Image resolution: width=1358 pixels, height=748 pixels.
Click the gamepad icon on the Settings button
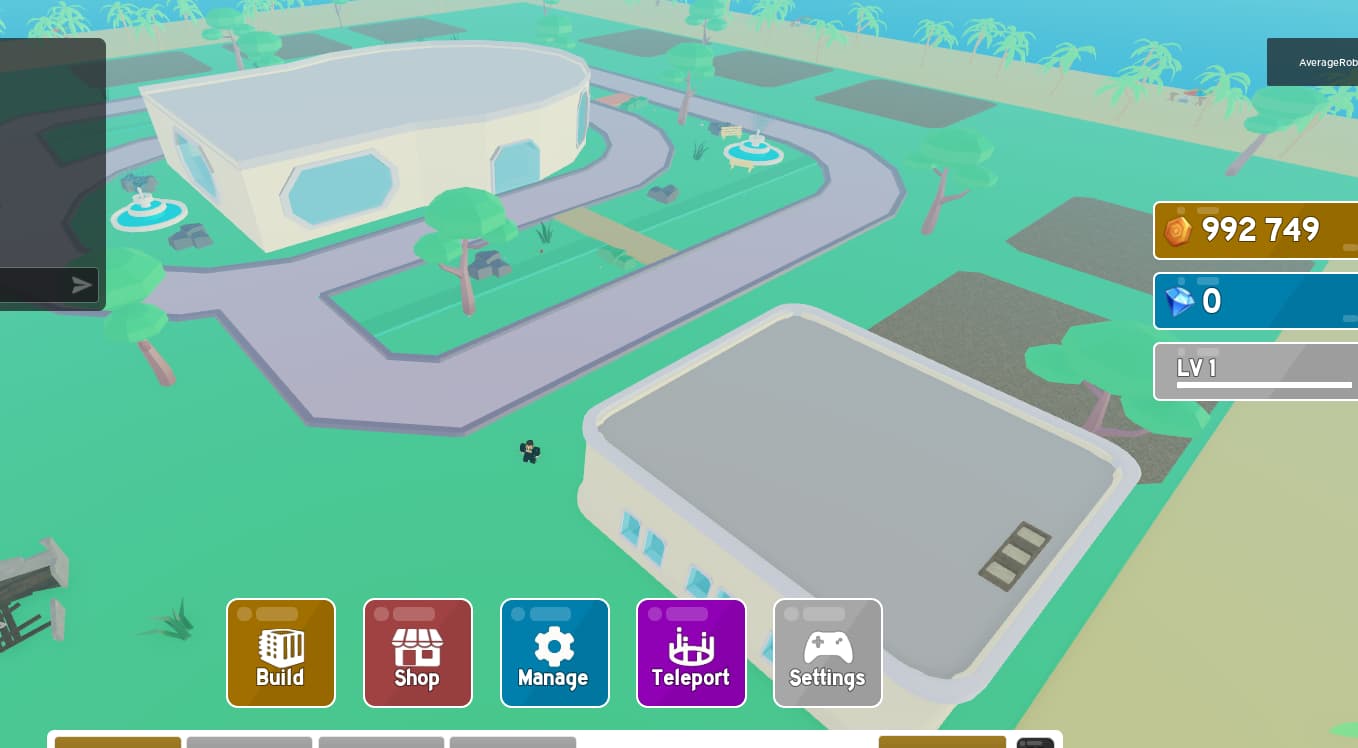(x=827, y=646)
